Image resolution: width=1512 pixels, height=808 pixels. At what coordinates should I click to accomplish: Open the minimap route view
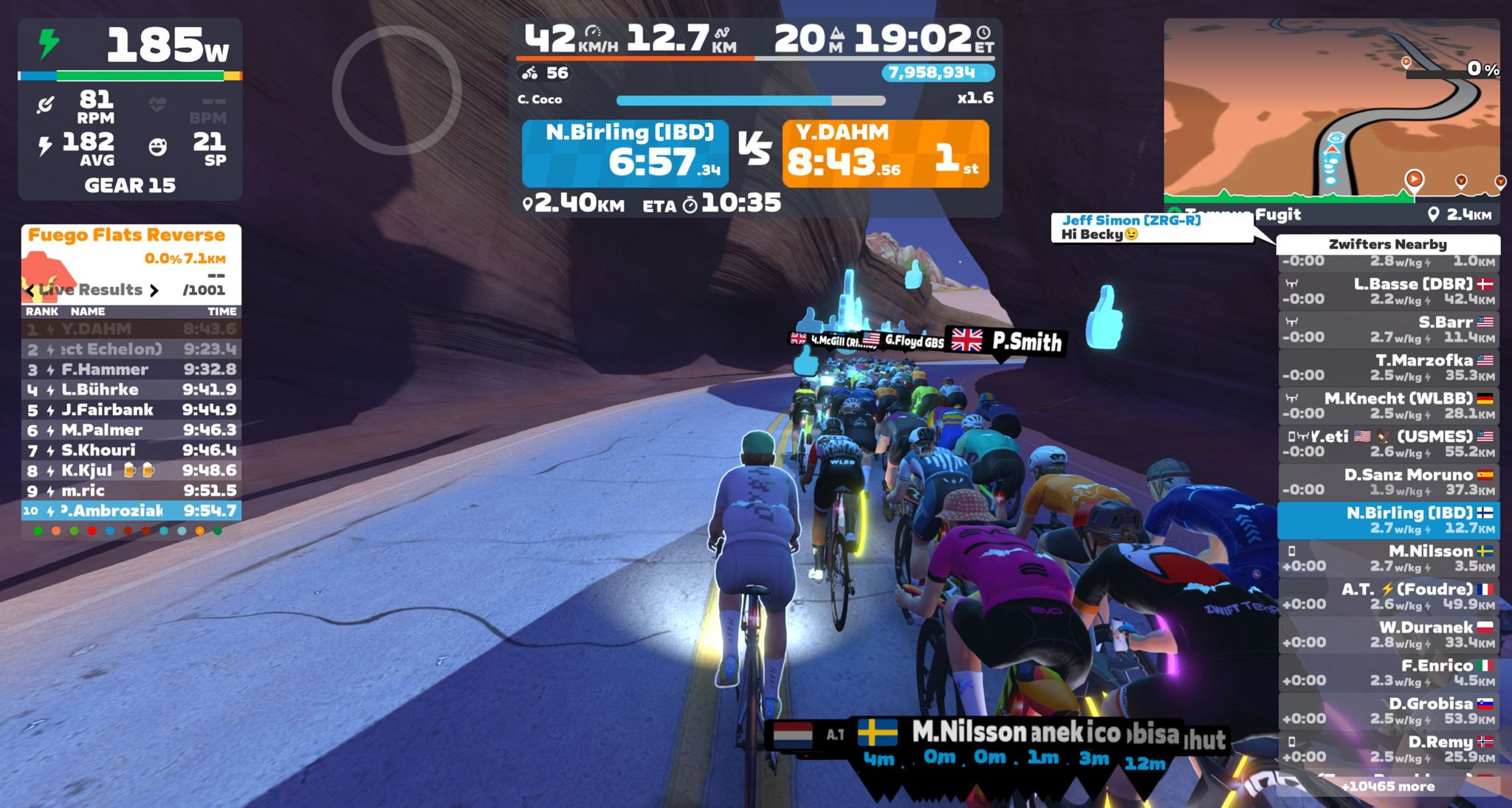click(1331, 111)
